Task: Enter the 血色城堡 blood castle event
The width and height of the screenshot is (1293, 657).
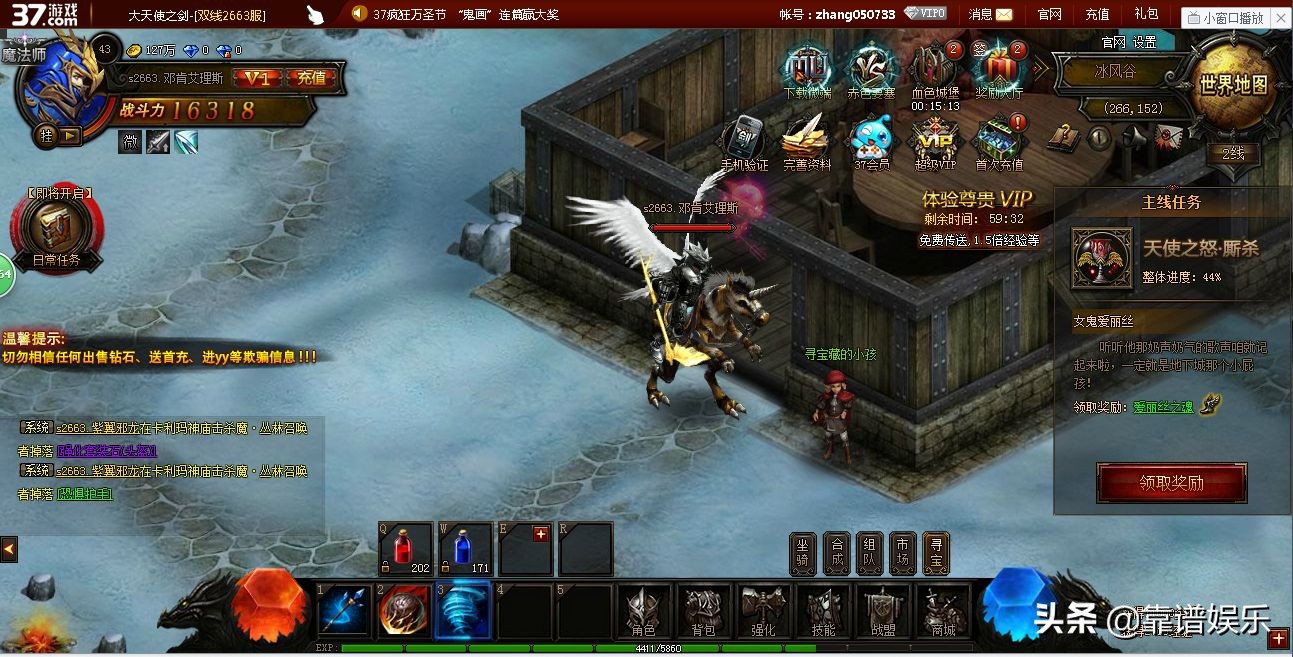Action: click(934, 70)
